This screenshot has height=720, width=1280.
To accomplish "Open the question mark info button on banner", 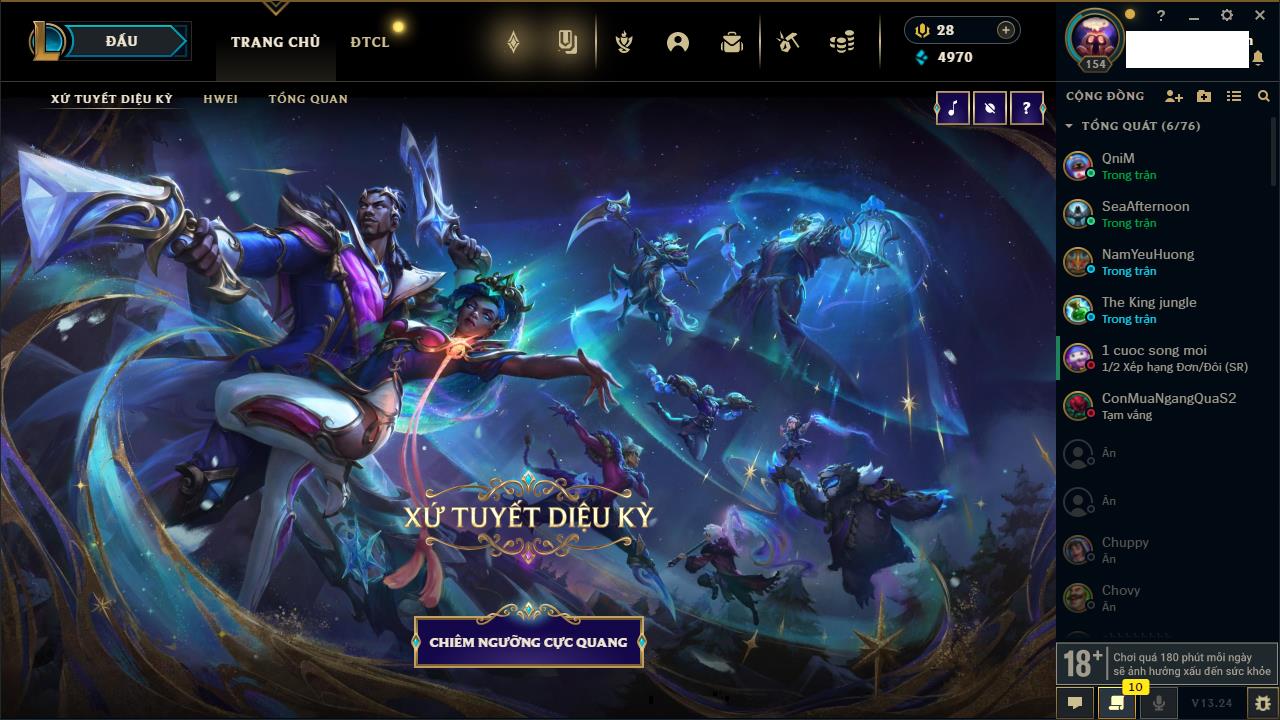I will pyautogui.click(x=1026, y=108).
